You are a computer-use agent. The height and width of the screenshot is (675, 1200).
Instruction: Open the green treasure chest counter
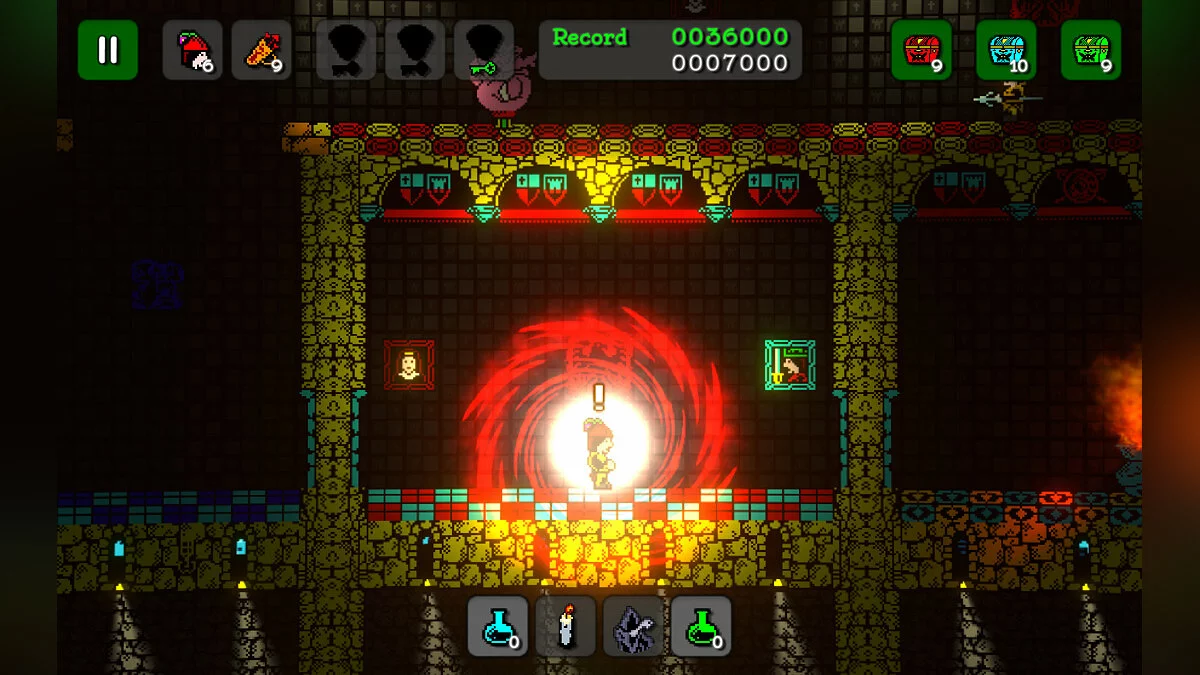(1091, 50)
